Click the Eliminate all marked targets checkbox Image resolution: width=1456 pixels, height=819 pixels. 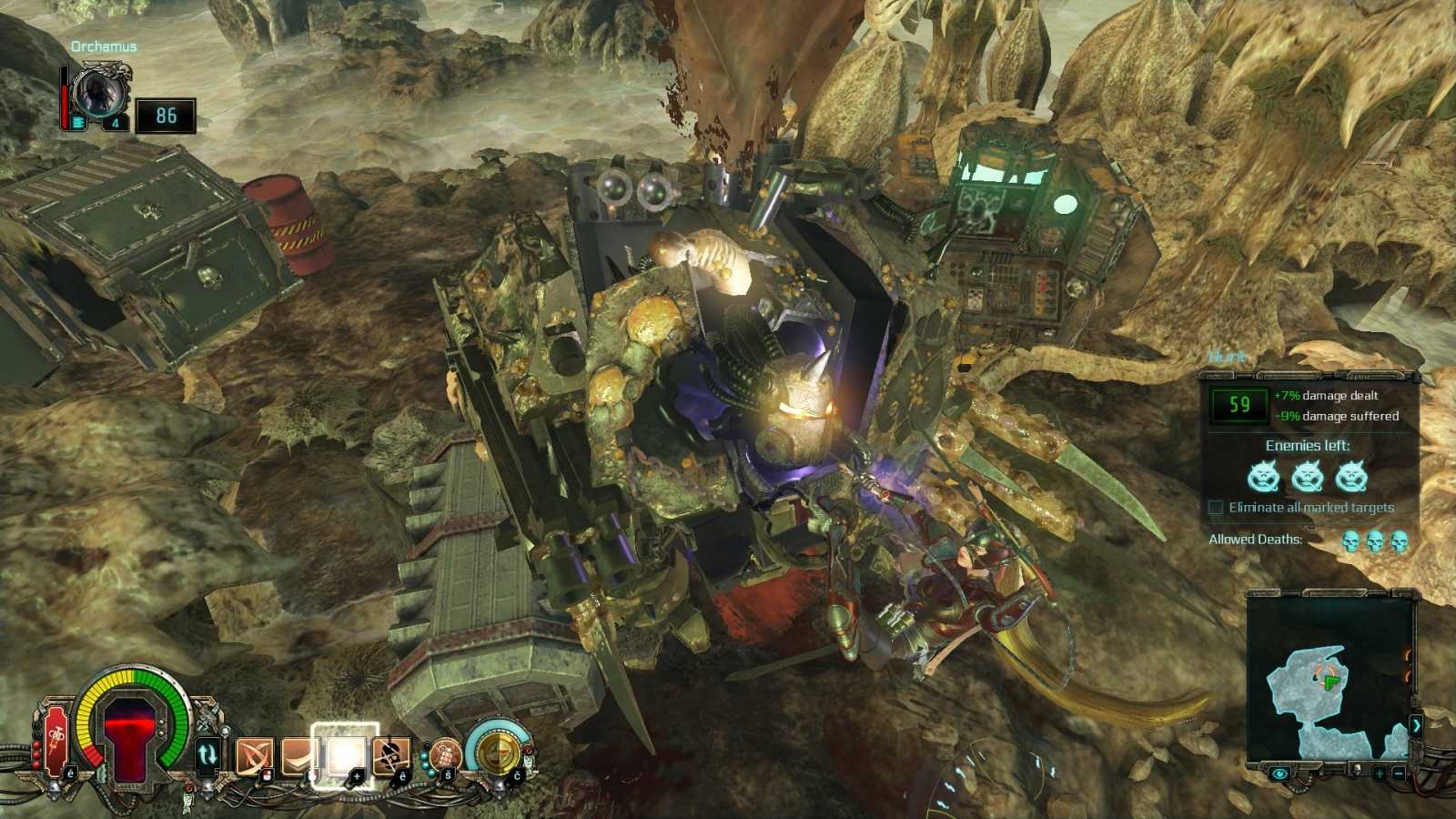(1216, 508)
